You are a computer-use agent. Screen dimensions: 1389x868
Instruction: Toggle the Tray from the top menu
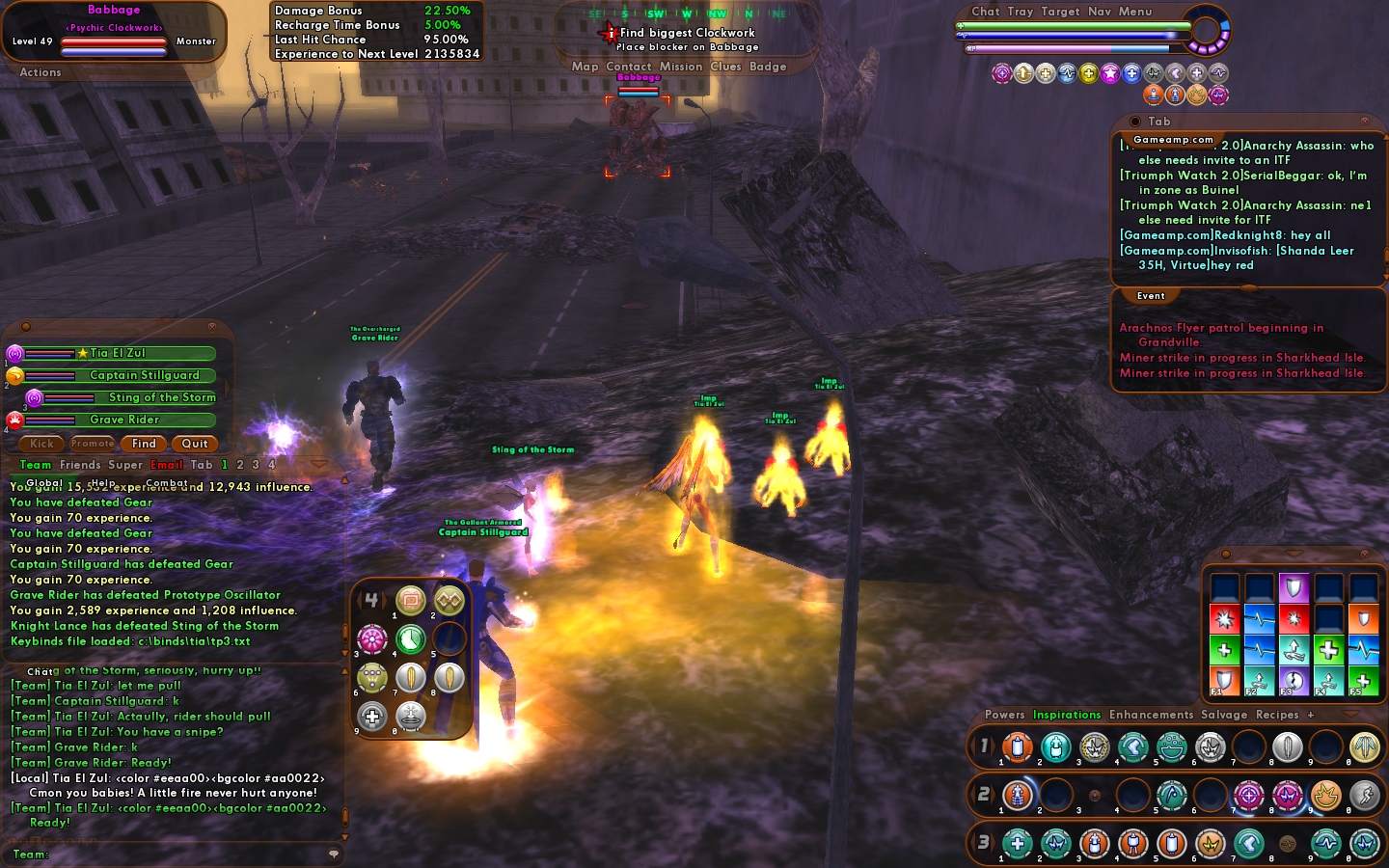(1020, 12)
